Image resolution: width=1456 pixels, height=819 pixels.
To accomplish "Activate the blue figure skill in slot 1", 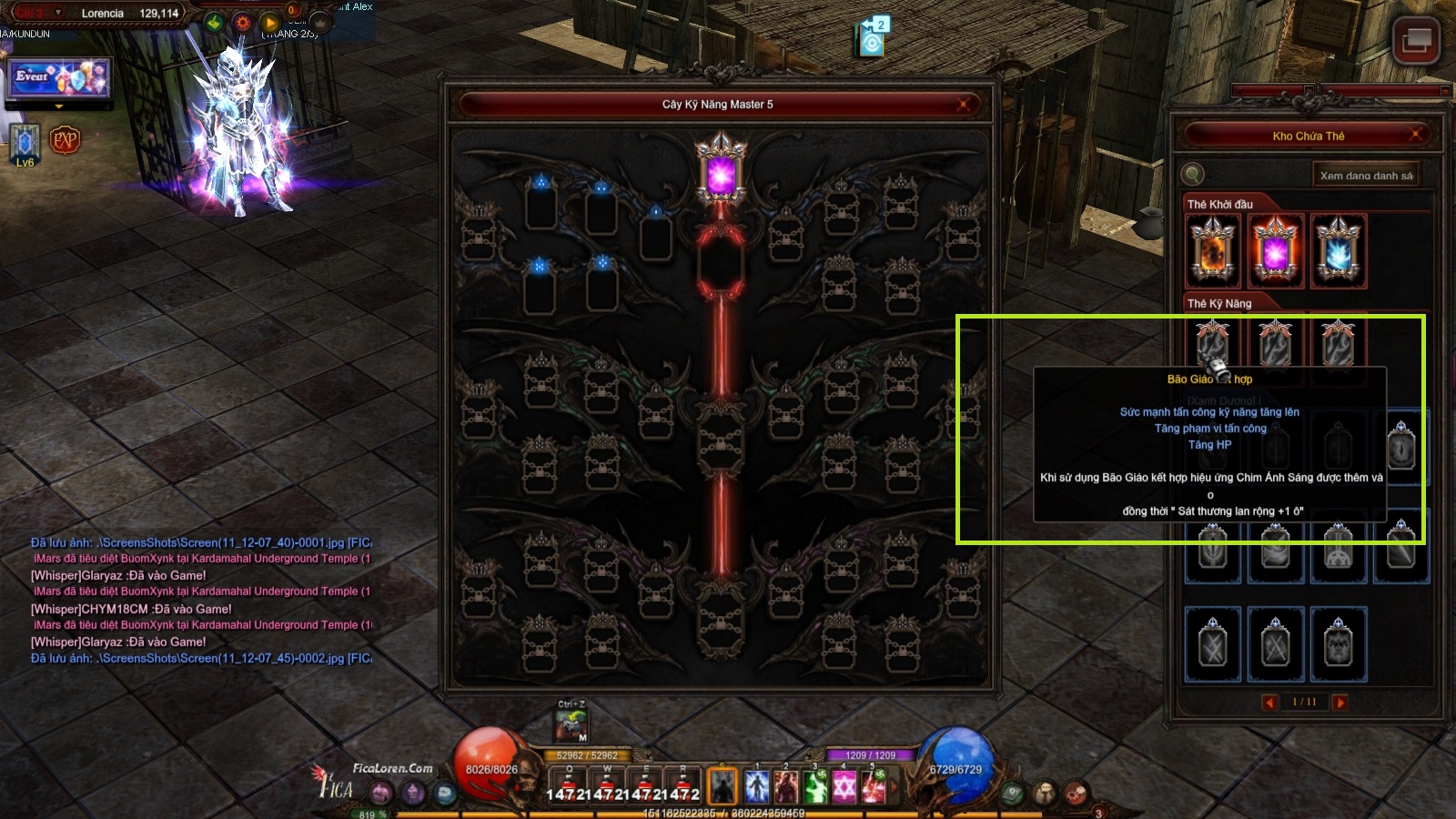I will [x=757, y=786].
